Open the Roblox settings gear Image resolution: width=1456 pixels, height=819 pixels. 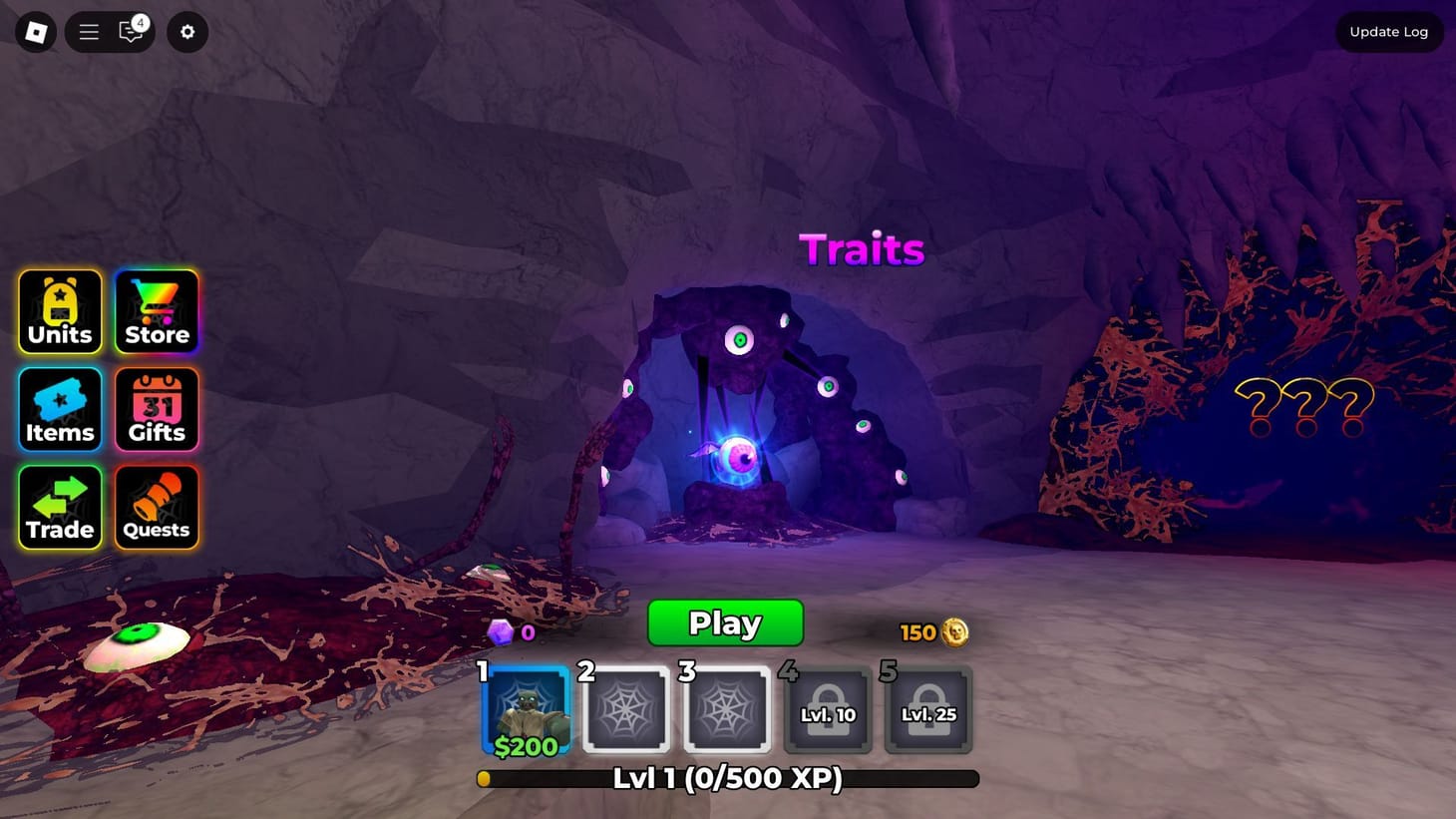[x=186, y=31]
